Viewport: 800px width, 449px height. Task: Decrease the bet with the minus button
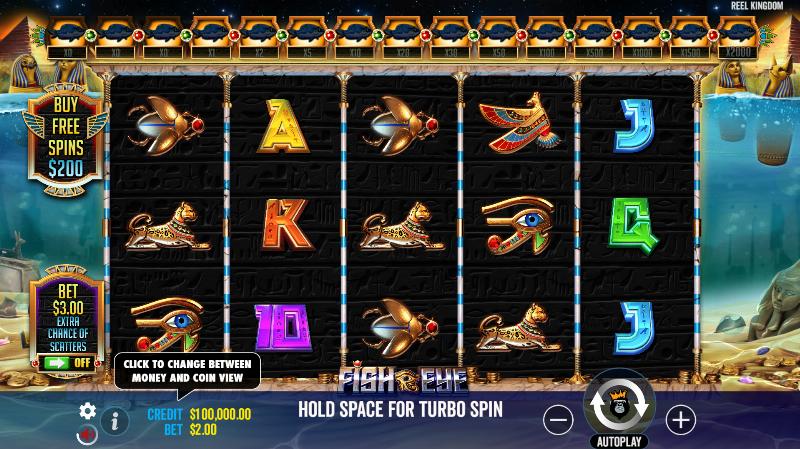pos(558,419)
